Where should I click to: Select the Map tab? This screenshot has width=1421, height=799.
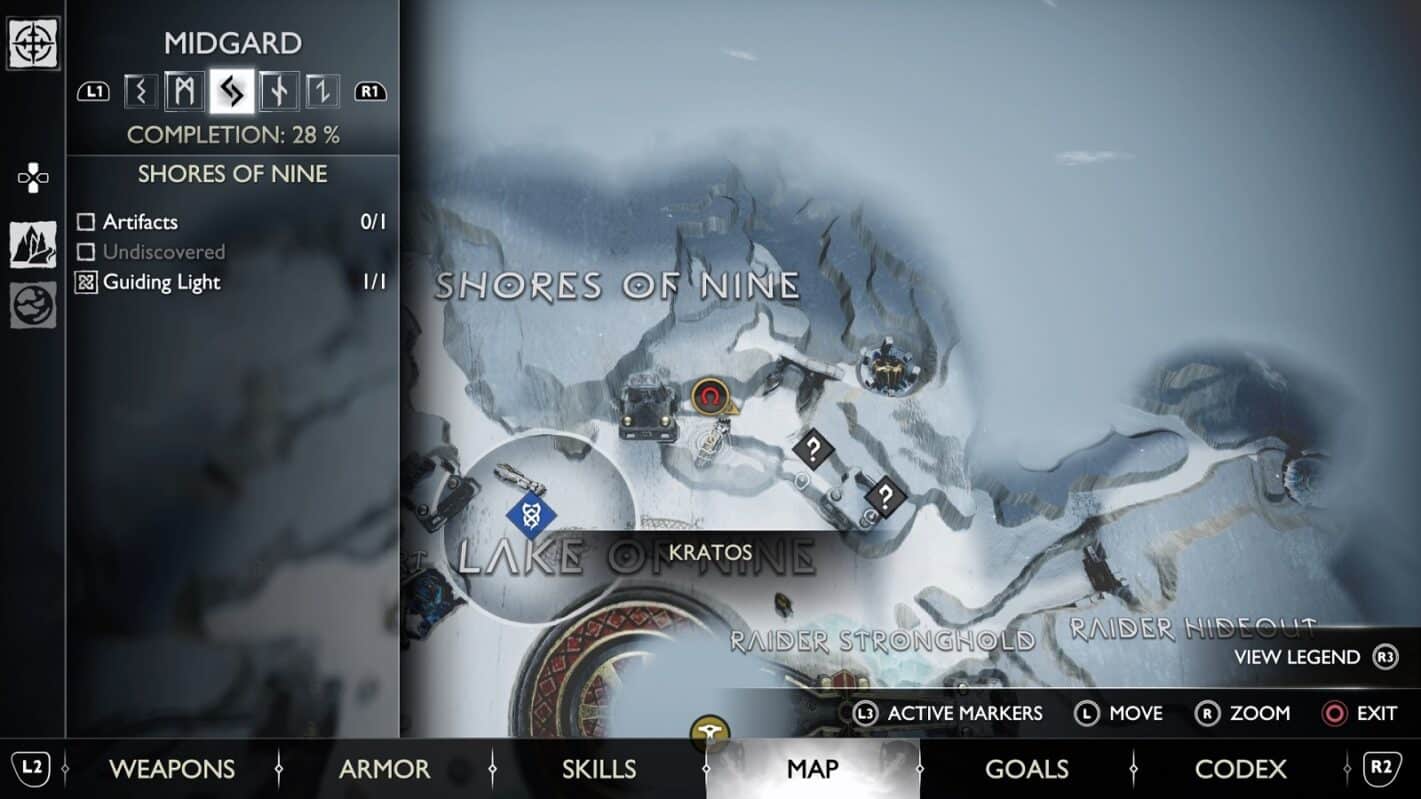click(812, 768)
